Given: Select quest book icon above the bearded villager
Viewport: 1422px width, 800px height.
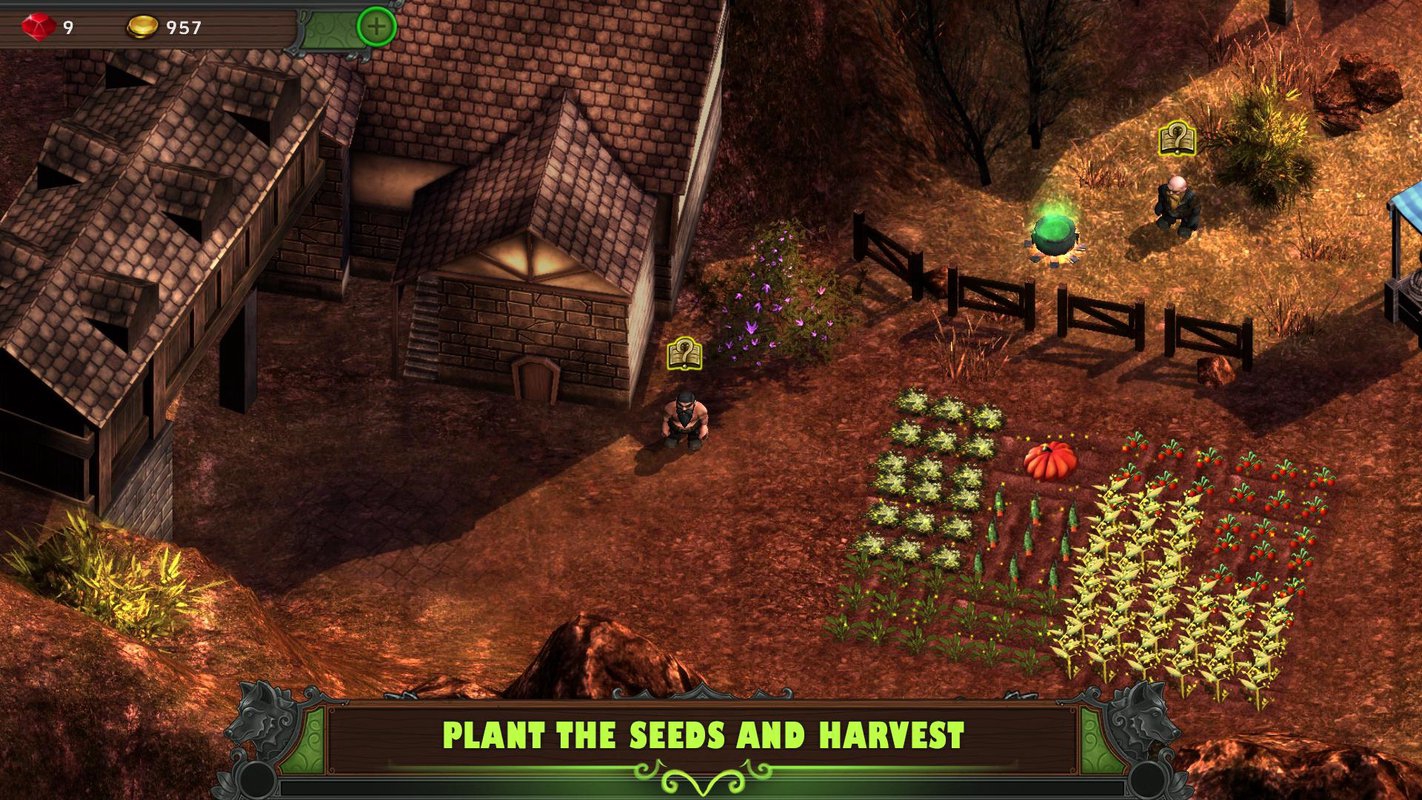Looking at the screenshot, I should [684, 354].
